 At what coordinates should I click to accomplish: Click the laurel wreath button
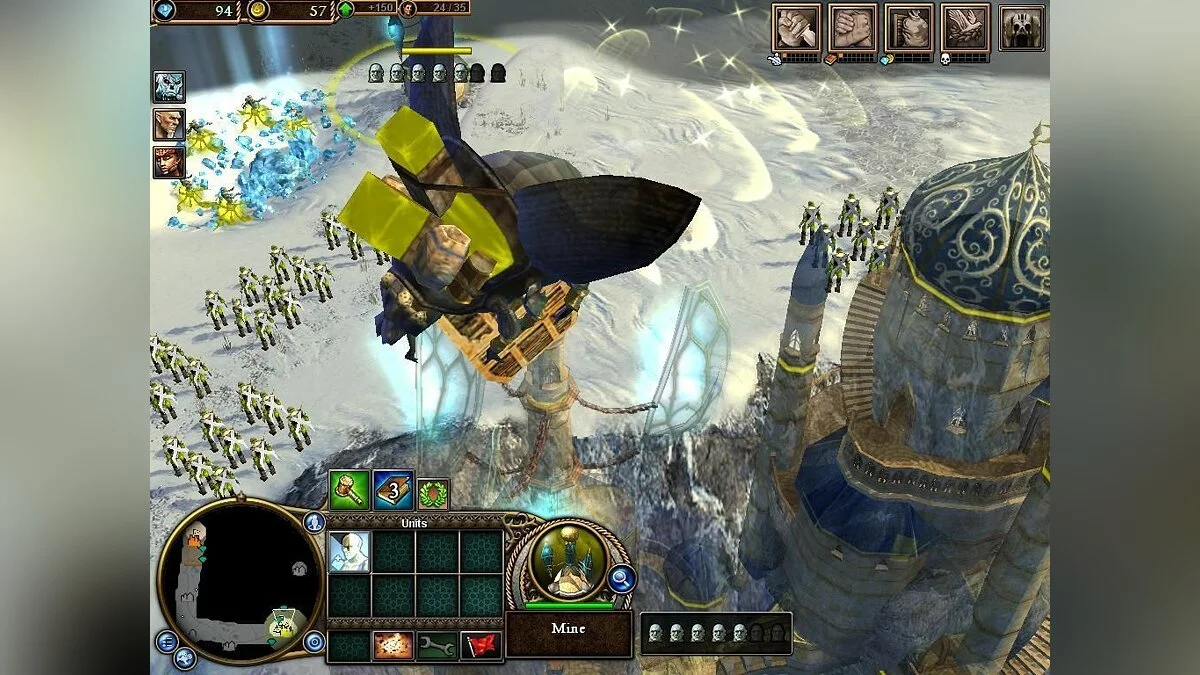[x=434, y=494]
